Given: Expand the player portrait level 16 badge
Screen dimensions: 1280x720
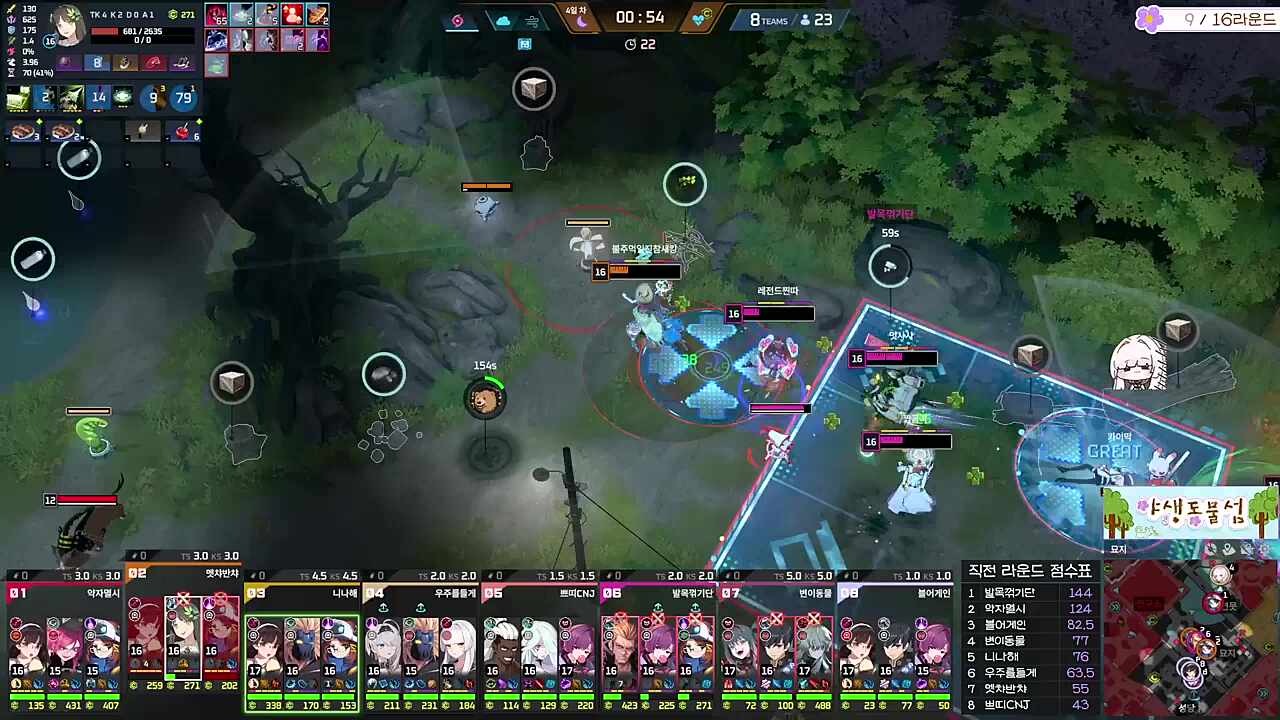Looking at the screenshot, I should 49,42.
